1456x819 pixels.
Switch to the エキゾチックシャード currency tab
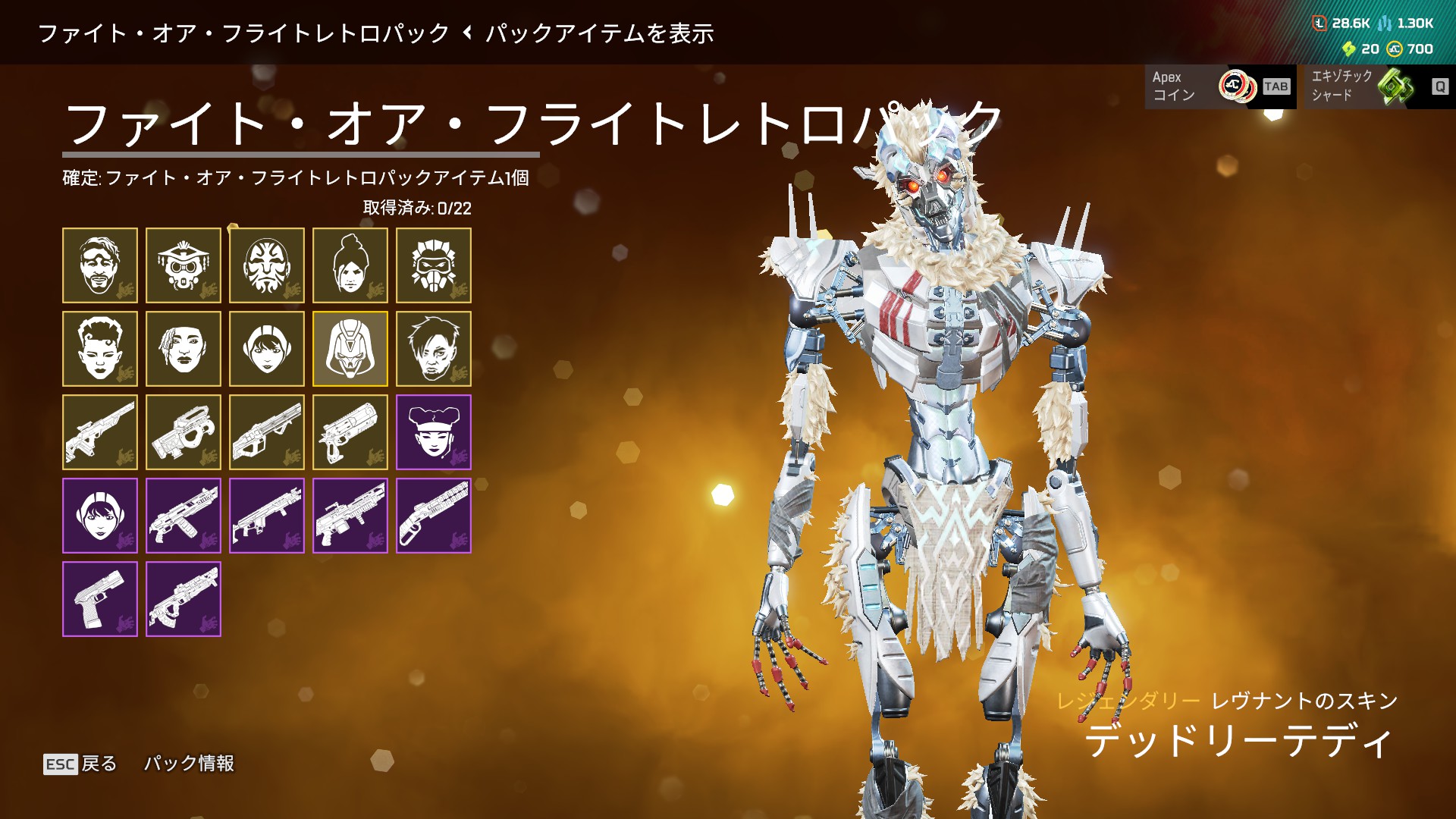(x=1379, y=86)
